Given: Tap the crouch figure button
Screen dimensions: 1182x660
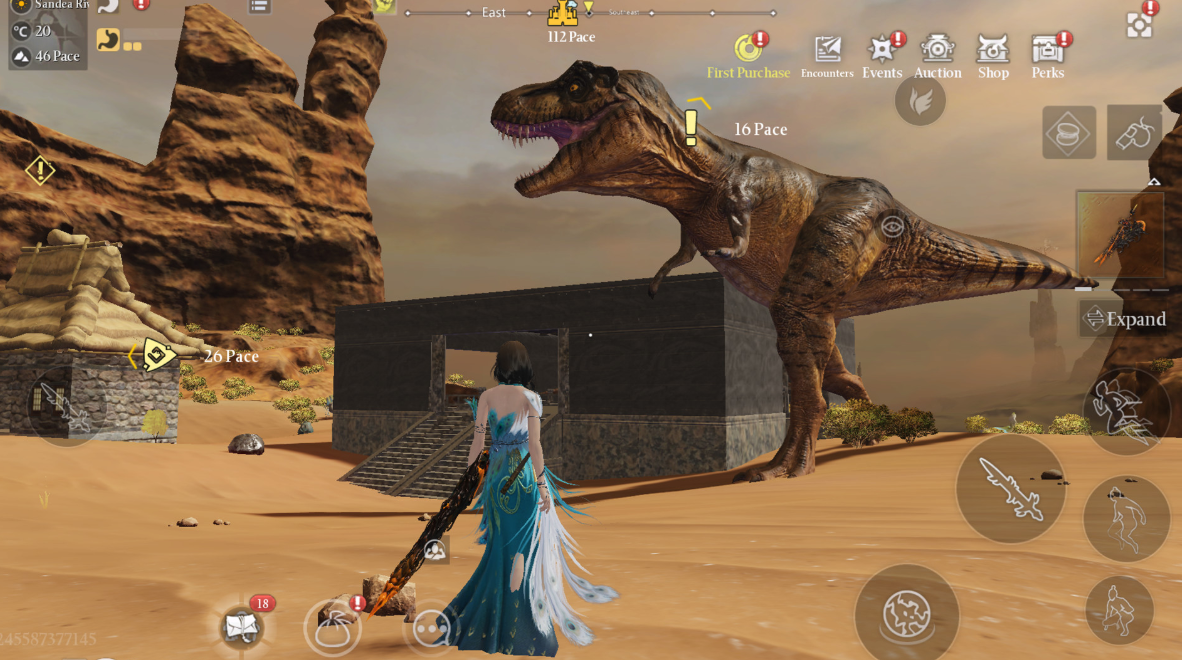Looking at the screenshot, I should click(1119, 609).
